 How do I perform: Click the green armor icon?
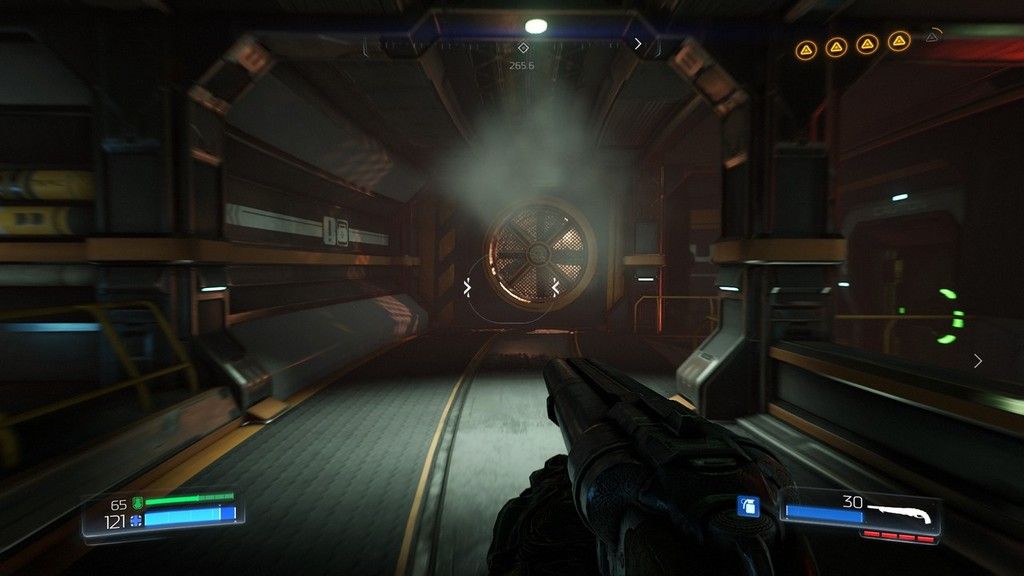137,502
